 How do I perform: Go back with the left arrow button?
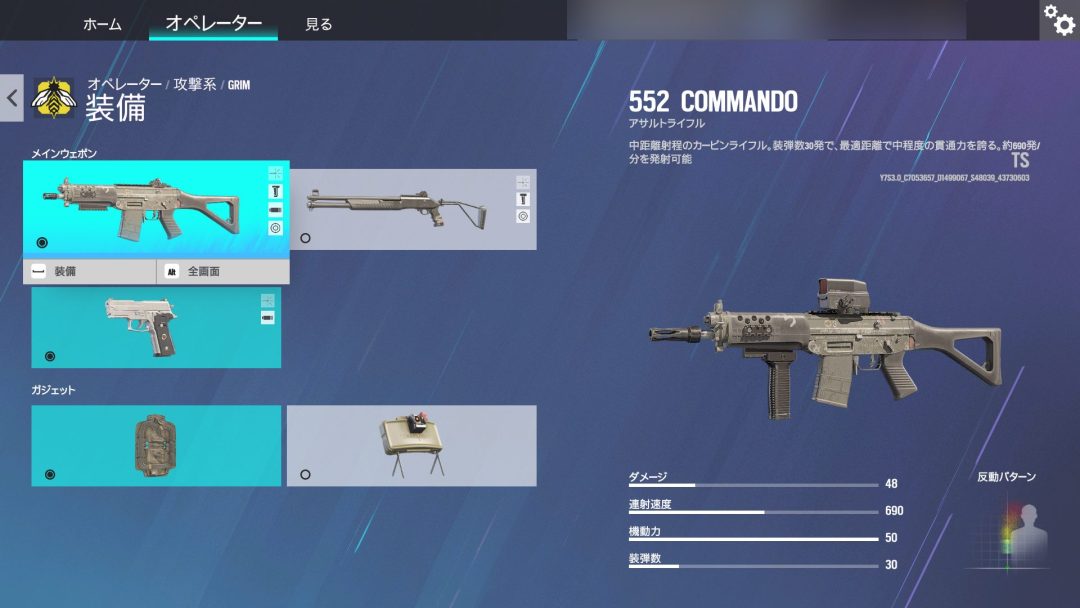12,98
